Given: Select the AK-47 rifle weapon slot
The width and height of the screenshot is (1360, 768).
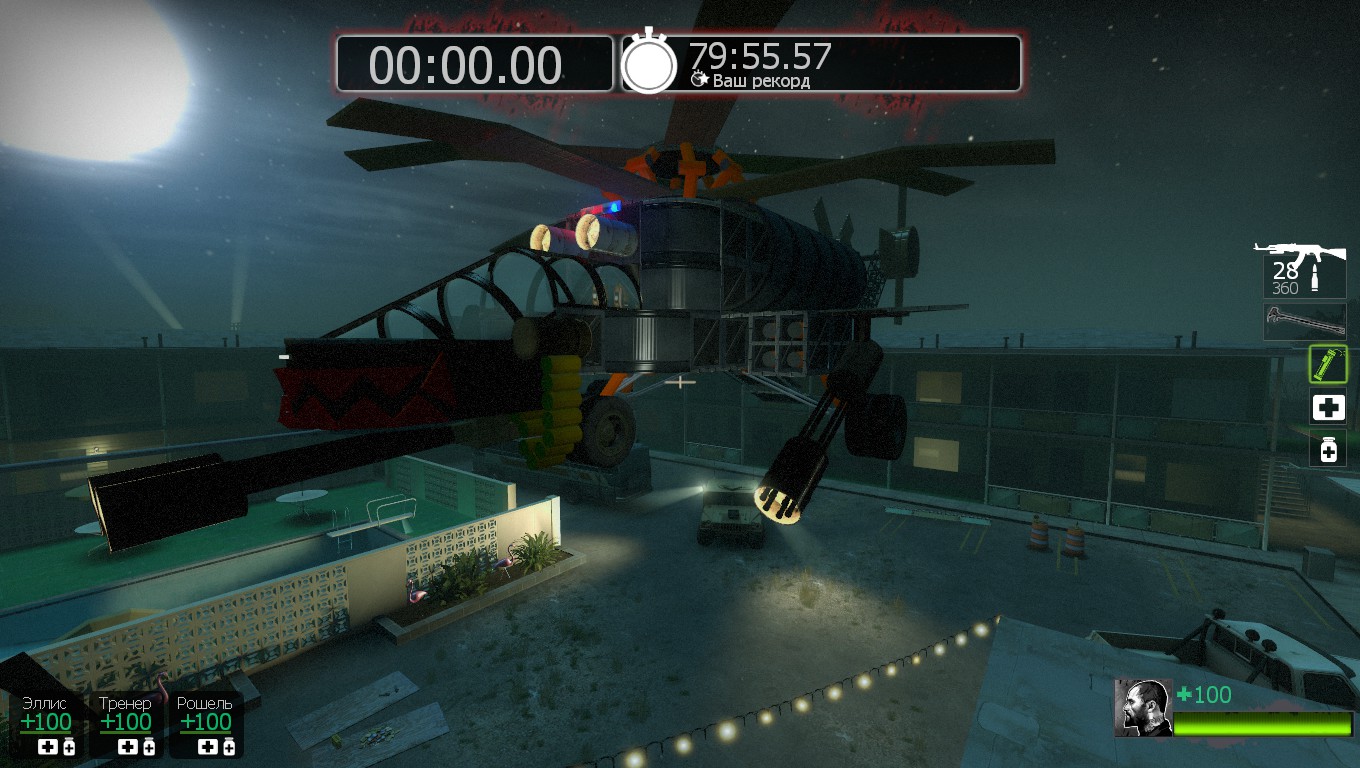Looking at the screenshot, I should tap(1303, 268).
